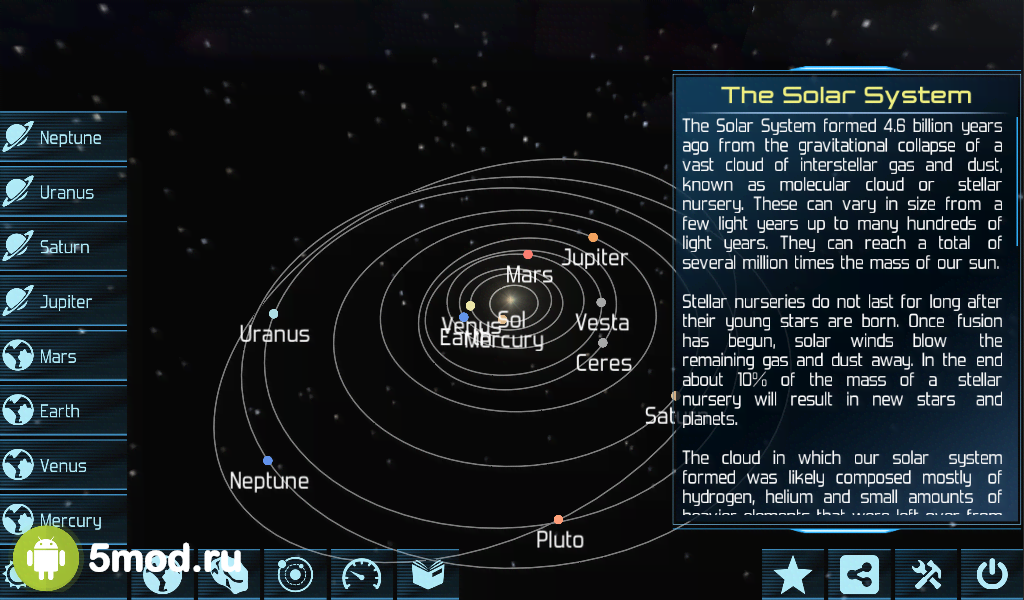Select Jupiter in the planet list
The image size is (1024, 600).
(x=64, y=302)
